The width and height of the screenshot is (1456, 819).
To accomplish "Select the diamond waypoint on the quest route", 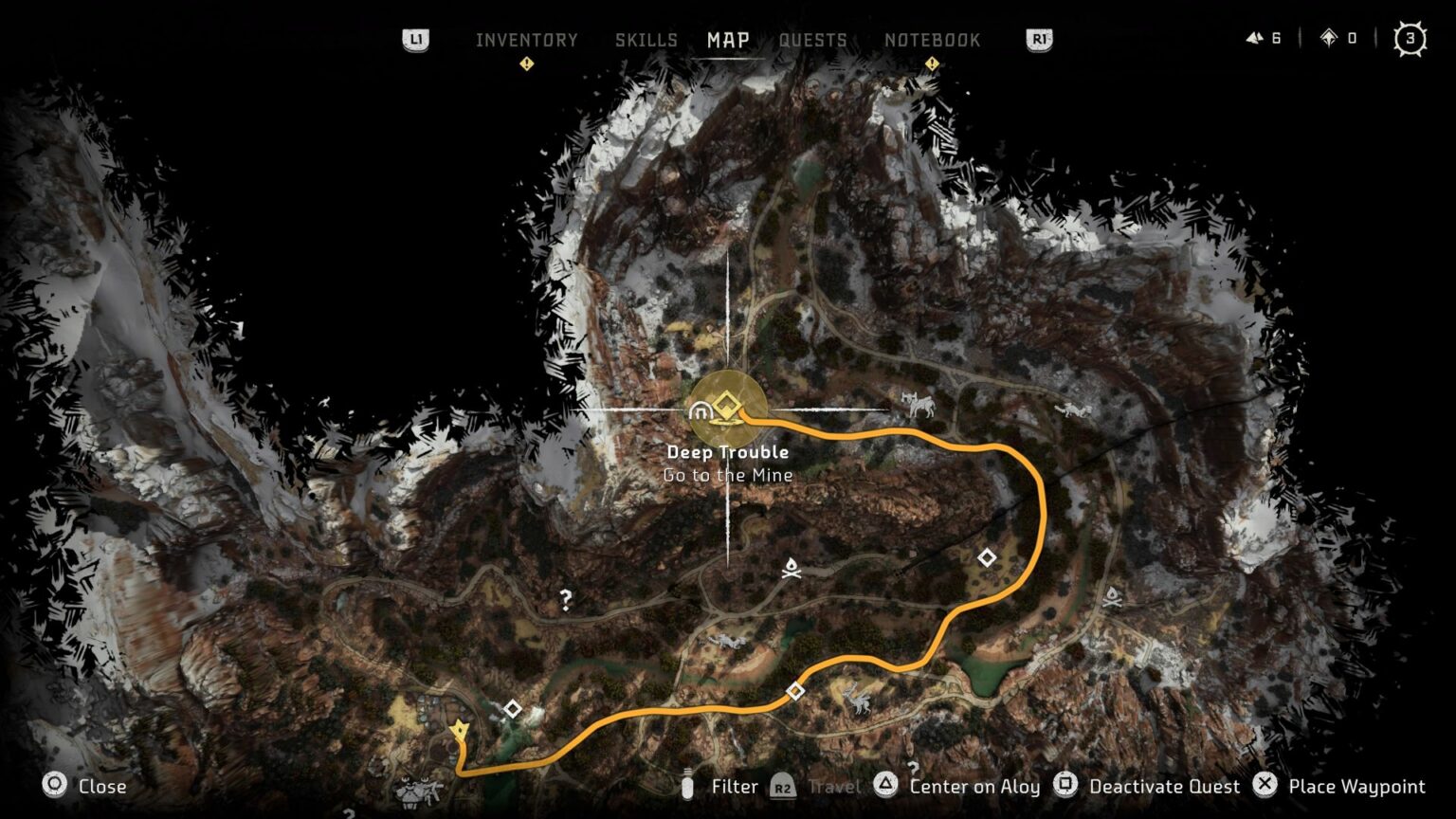I will [796, 690].
